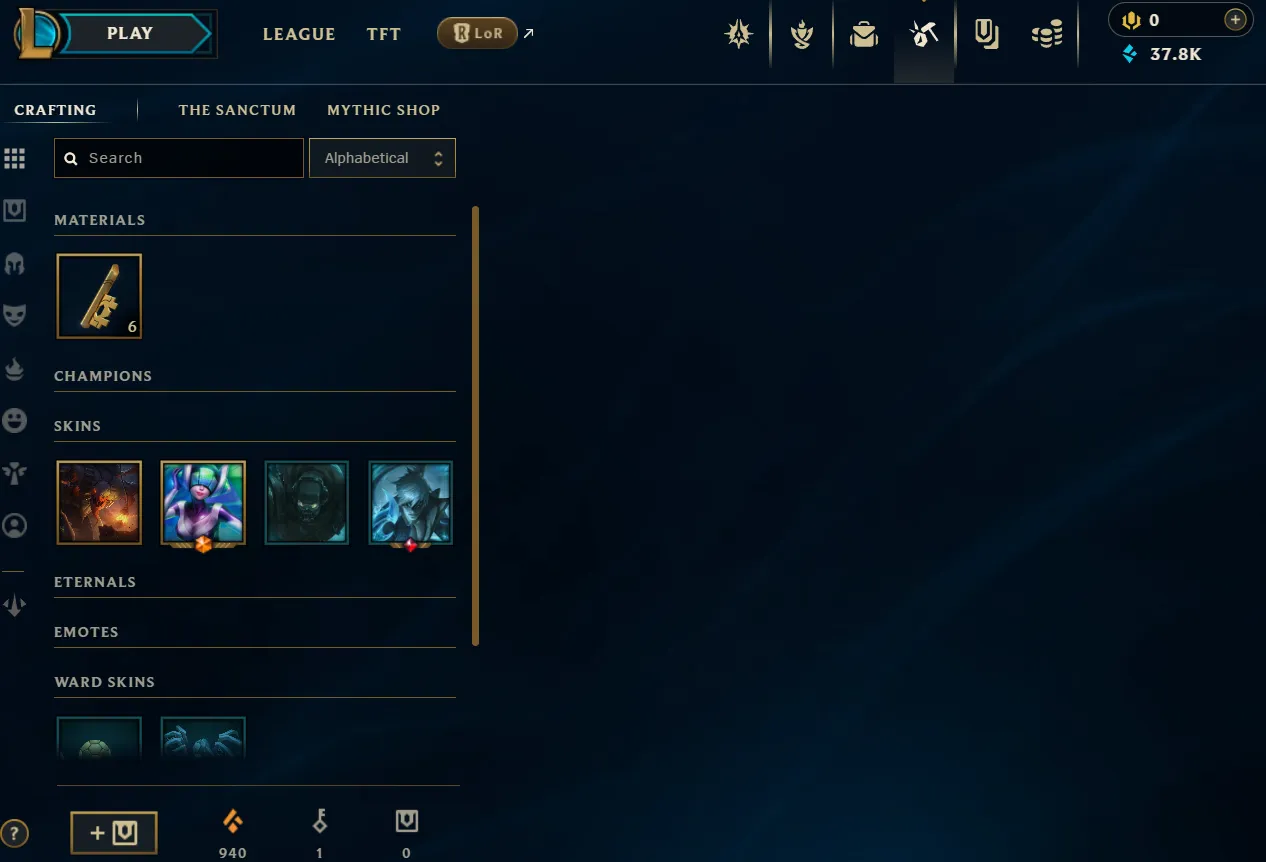Screen dimensions: 1266x862
Task: Select the fiery red skin shard
Action: 99,502
